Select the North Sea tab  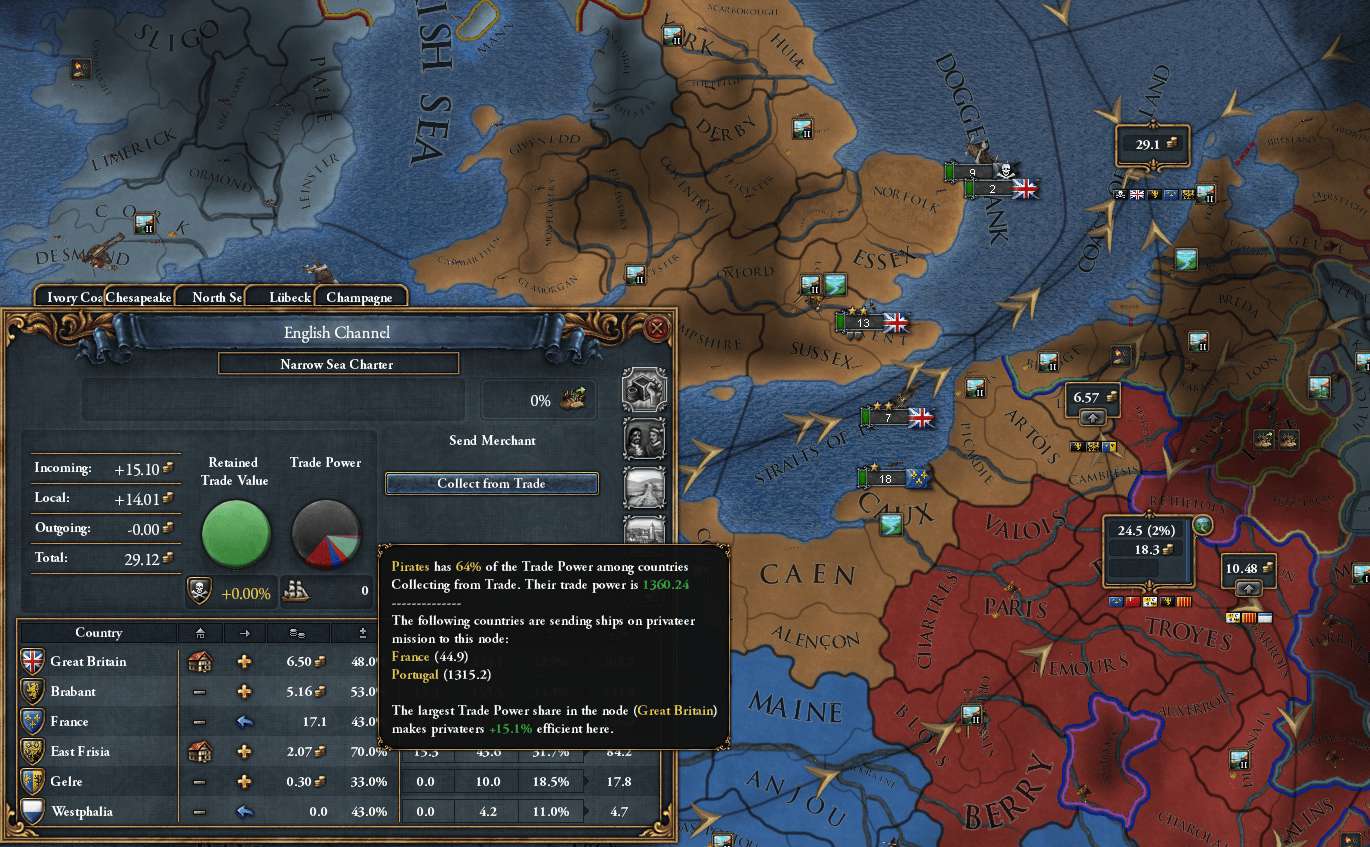[x=214, y=297]
